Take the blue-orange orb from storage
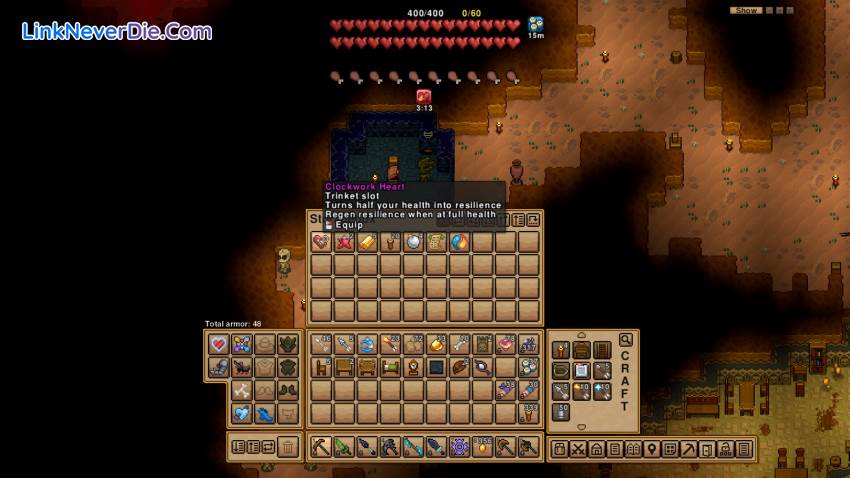 point(459,242)
